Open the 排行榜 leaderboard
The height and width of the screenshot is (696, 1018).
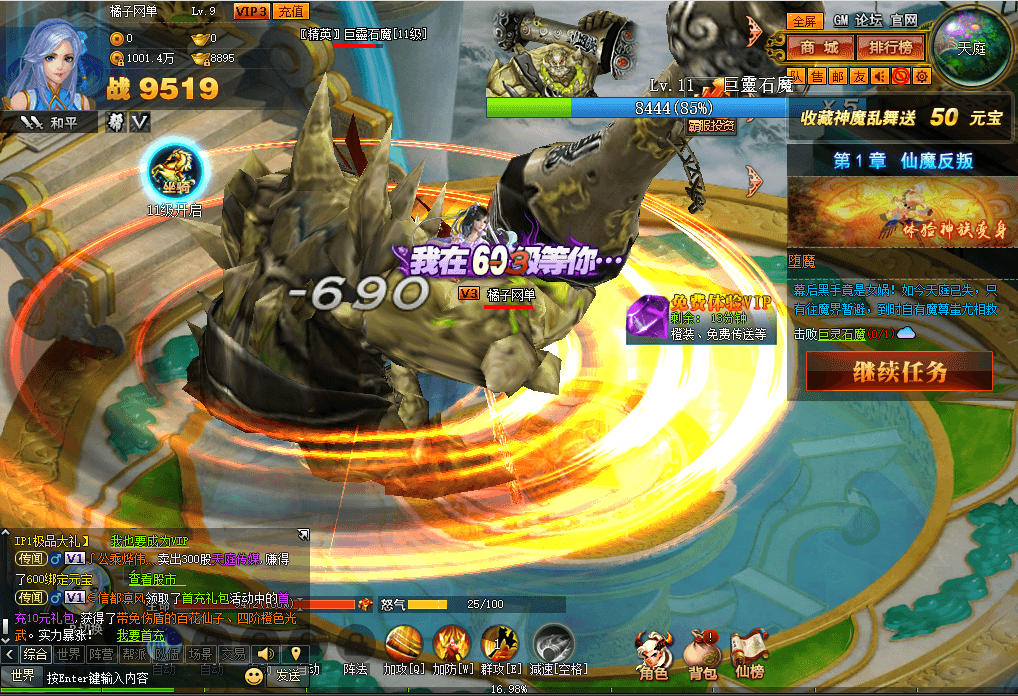point(890,47)
